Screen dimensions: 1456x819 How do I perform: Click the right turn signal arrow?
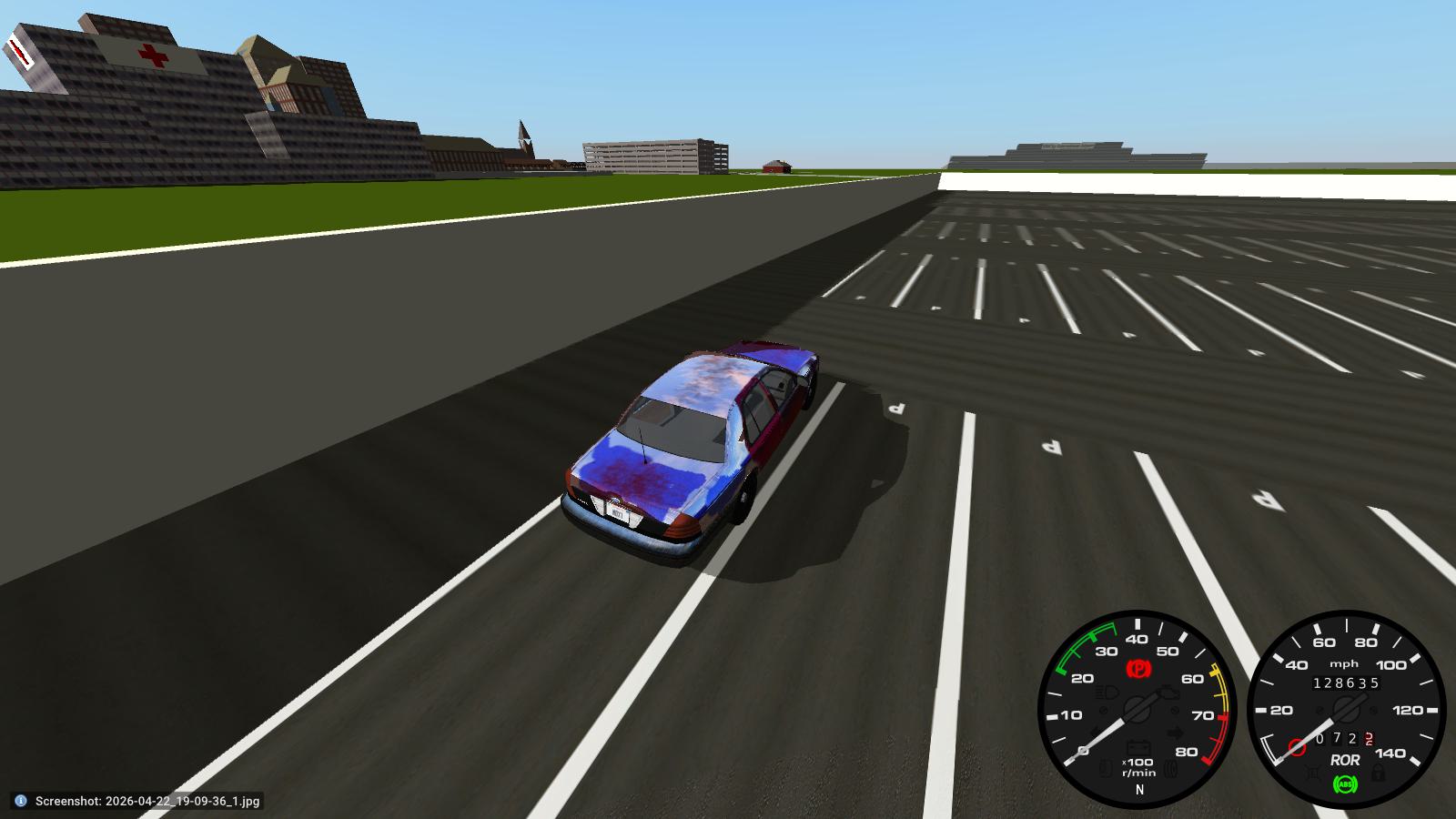(x=1174, y=732)
